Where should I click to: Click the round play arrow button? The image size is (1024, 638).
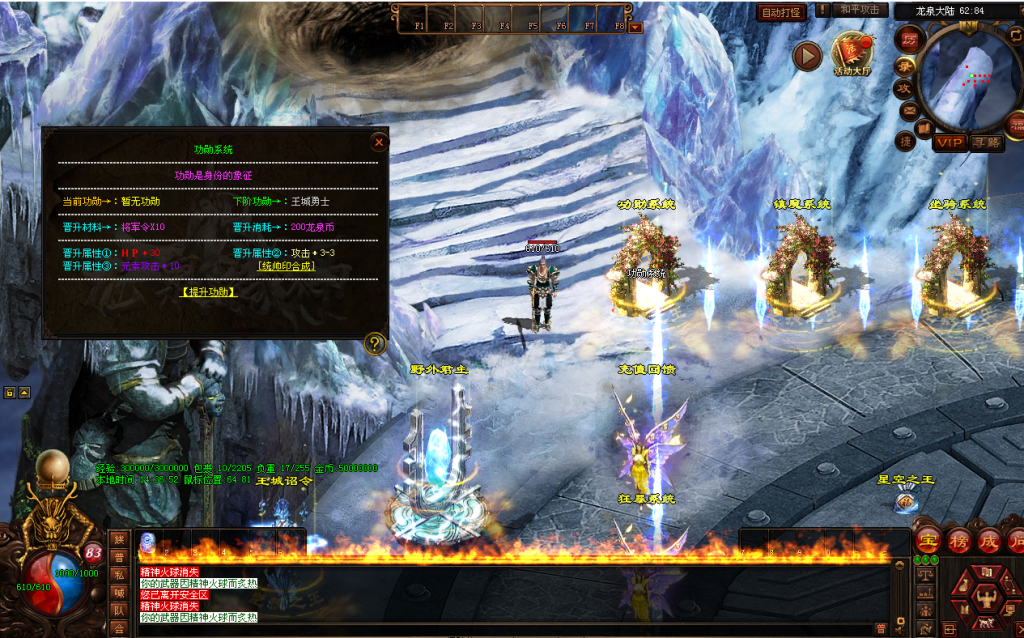807,56
